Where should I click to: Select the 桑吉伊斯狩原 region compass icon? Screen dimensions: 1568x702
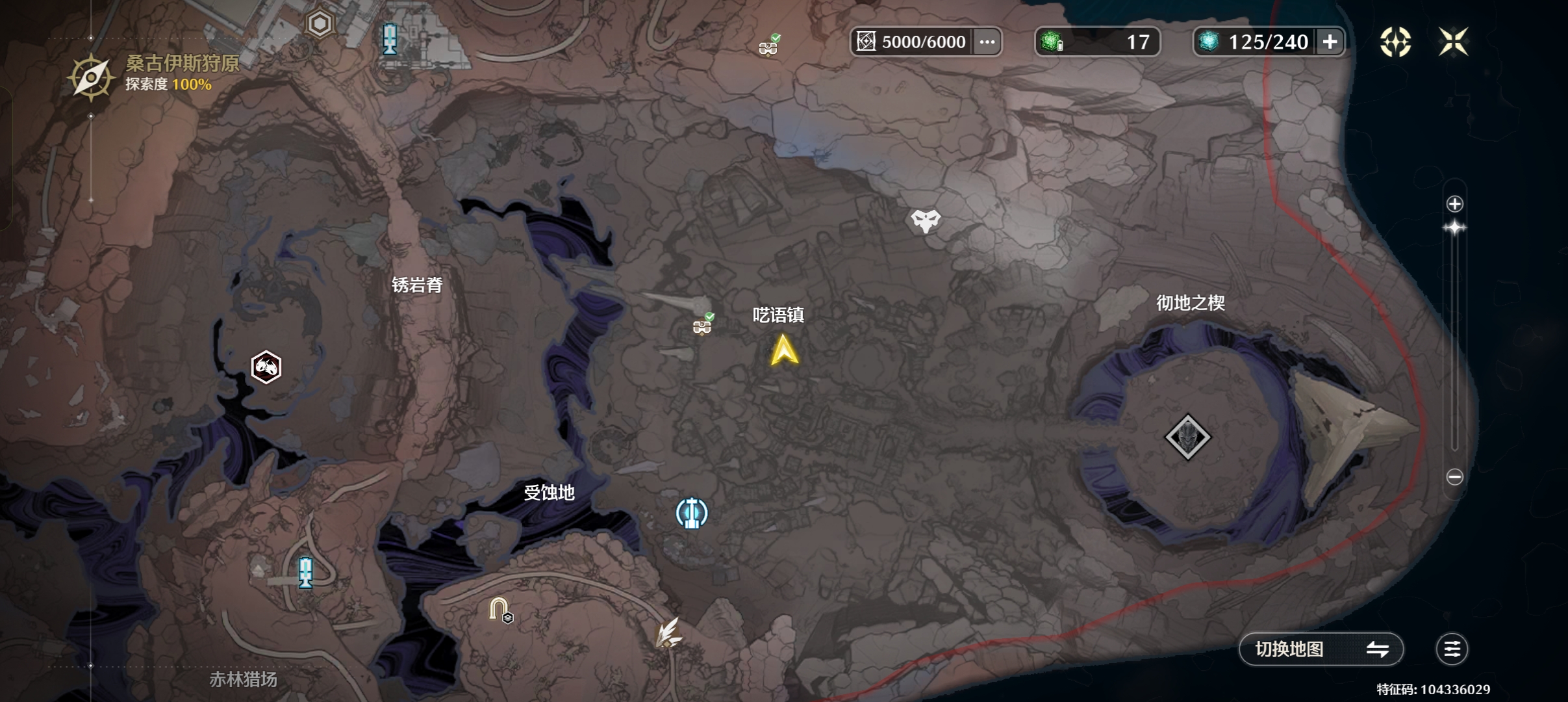tap(91, 78)
